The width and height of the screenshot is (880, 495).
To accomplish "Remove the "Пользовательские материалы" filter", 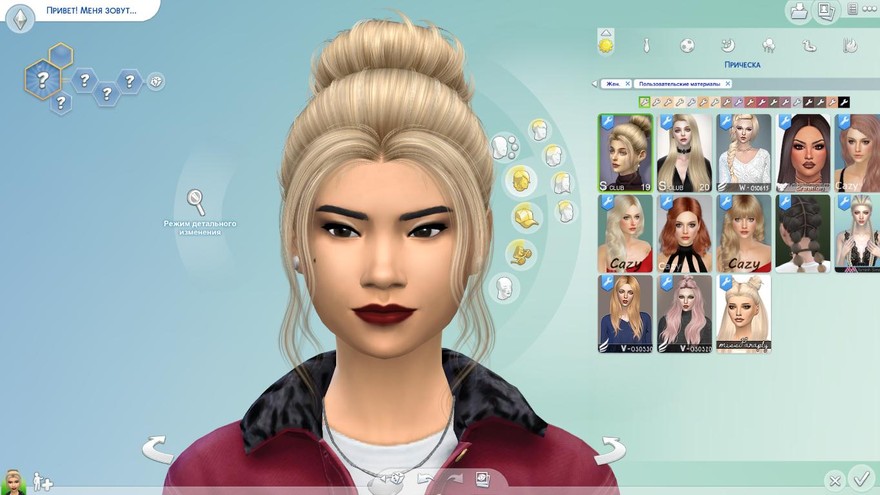I will [x=728, y=84].
